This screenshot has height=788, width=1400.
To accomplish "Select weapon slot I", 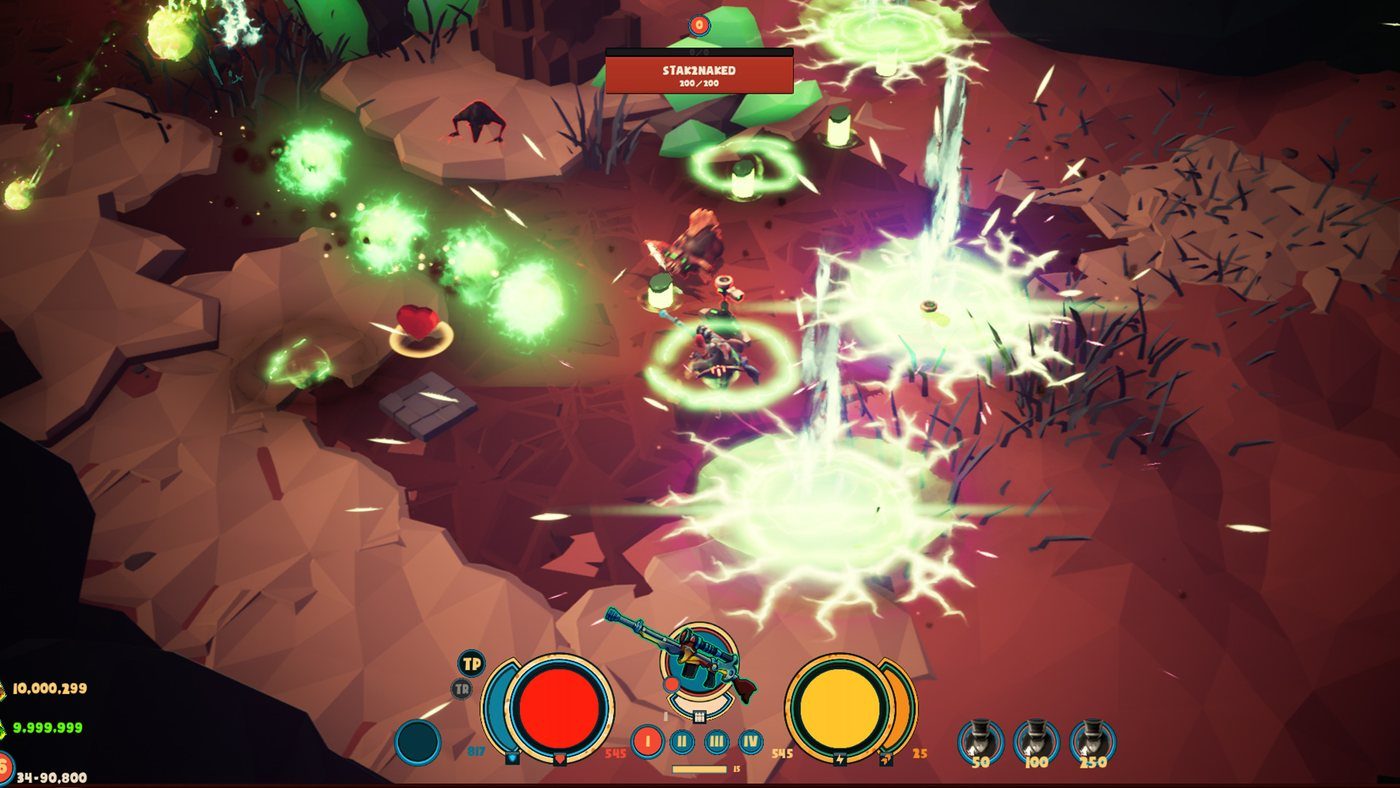I will point(647,742).
